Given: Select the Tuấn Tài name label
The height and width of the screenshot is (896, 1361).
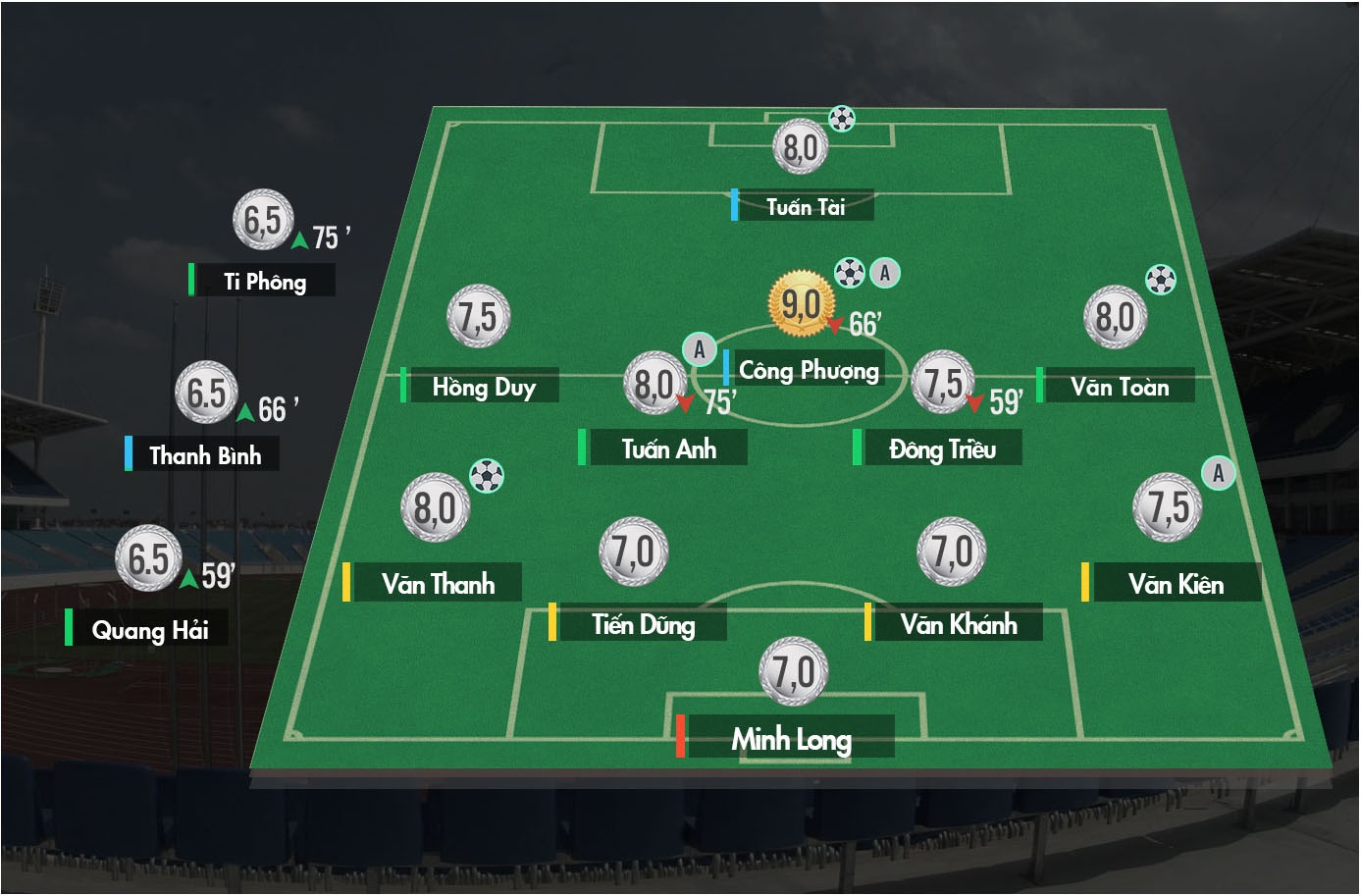Looking at the screenshot, I should tap(805, 206).
